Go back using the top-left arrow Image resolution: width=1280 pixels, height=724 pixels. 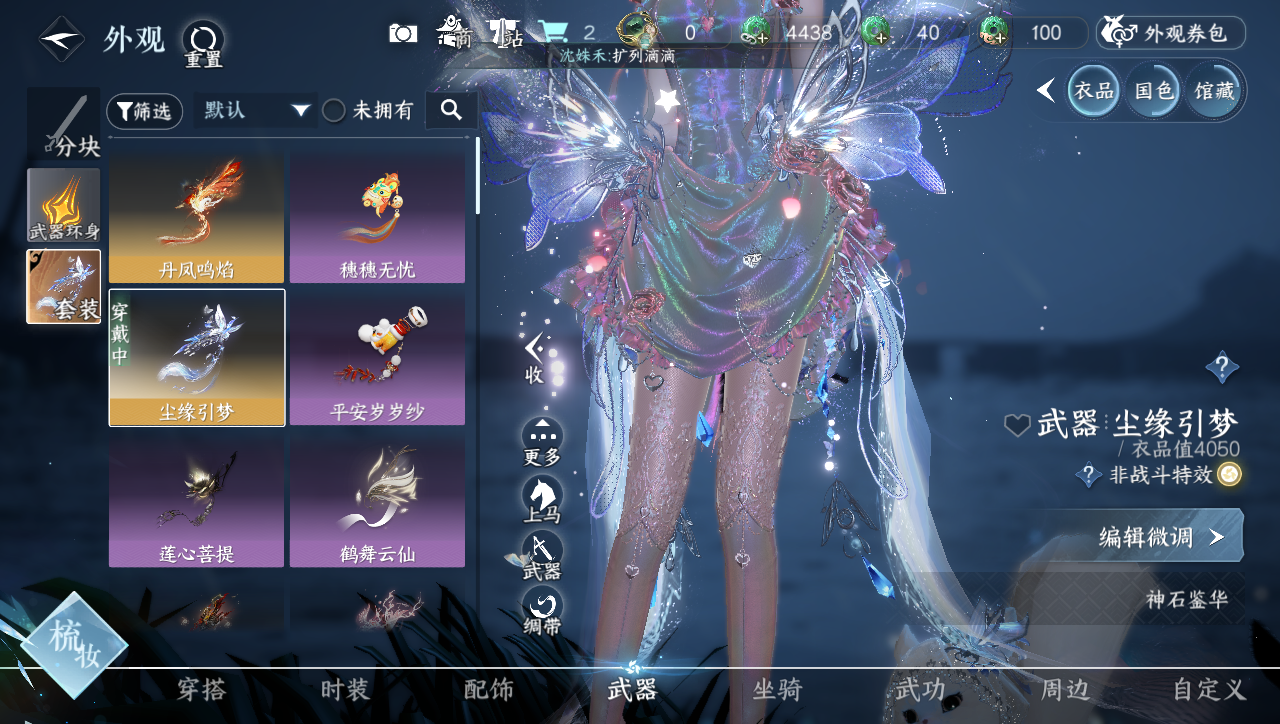coord(61,39)
